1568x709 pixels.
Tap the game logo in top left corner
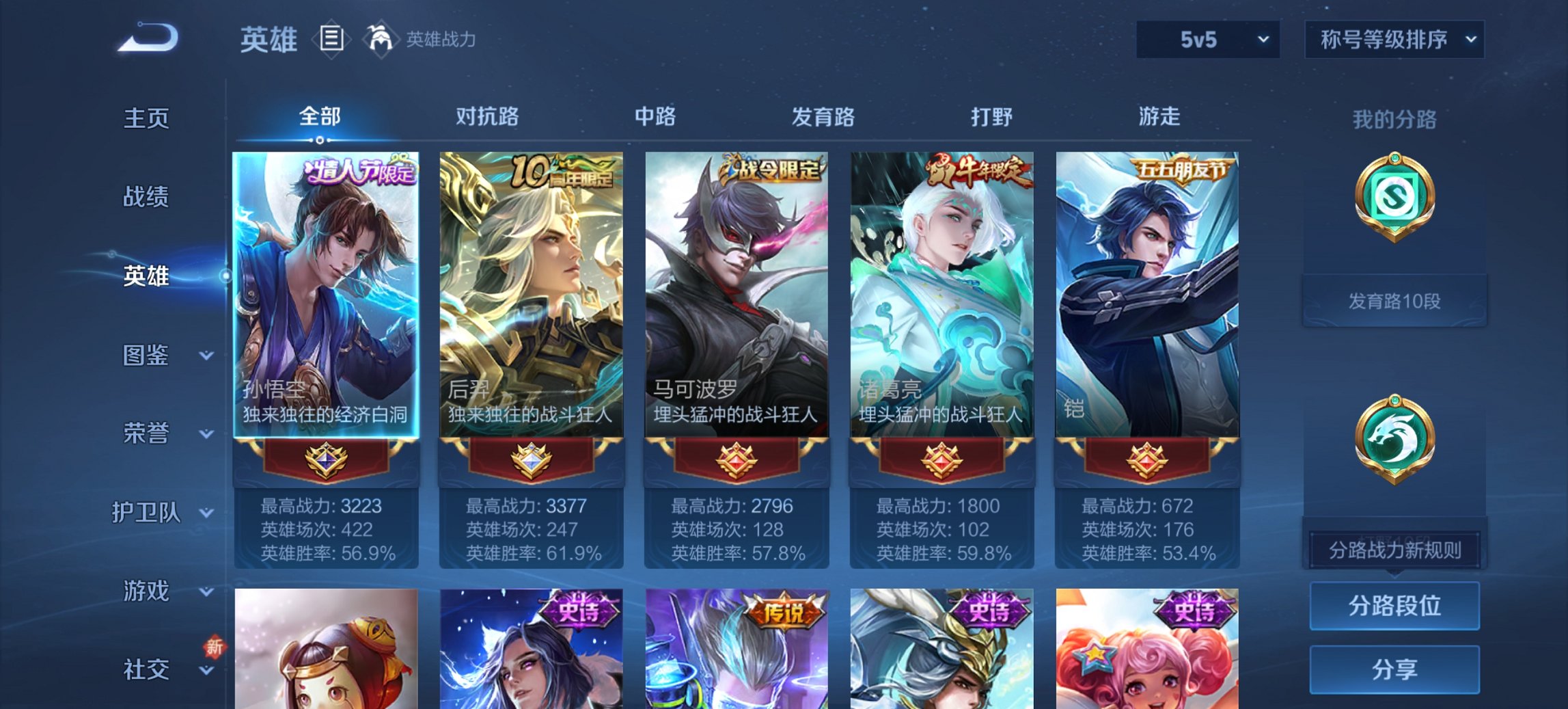[x=147, y=38]
